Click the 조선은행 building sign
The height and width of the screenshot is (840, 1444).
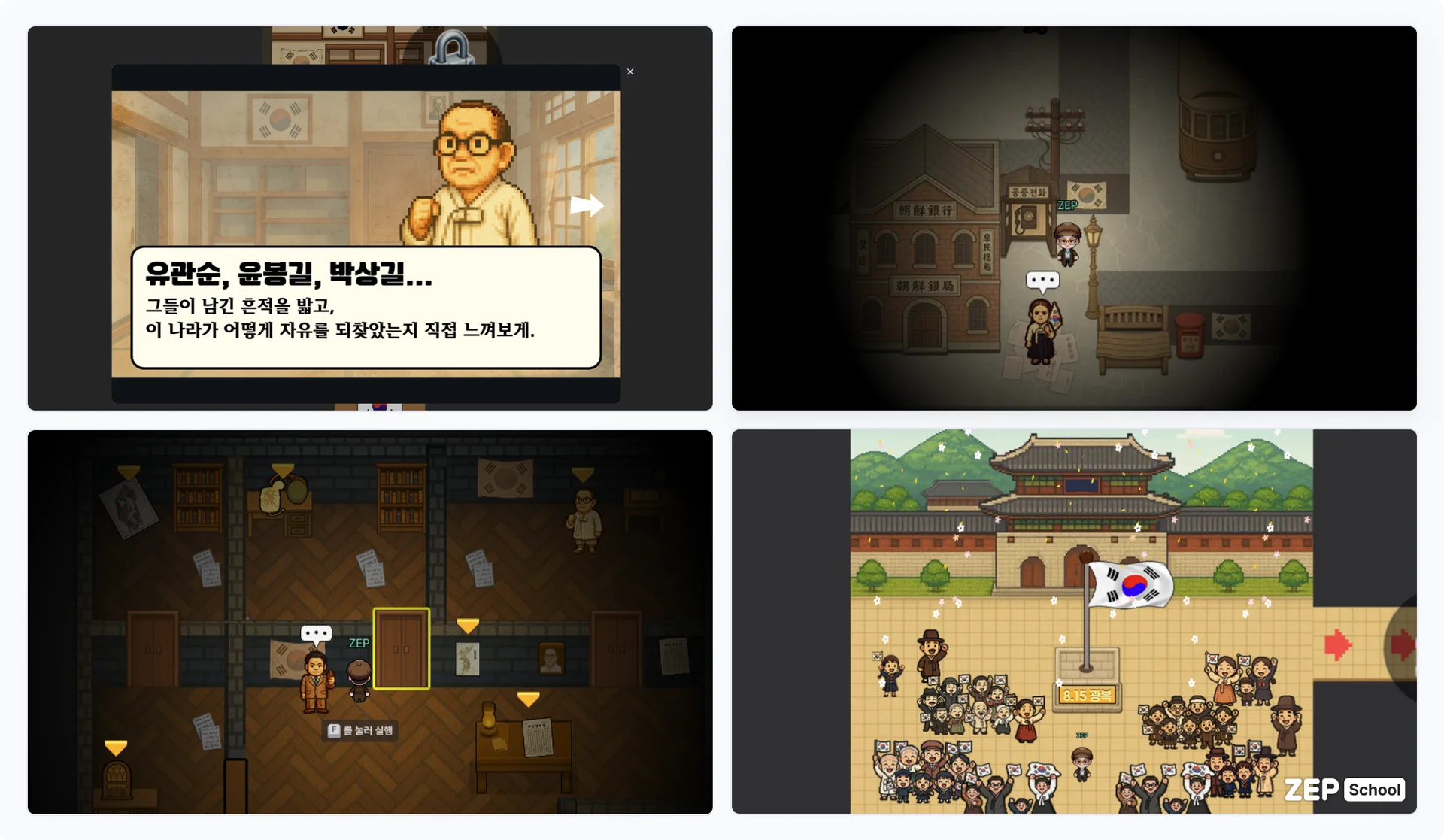point(925,211)
